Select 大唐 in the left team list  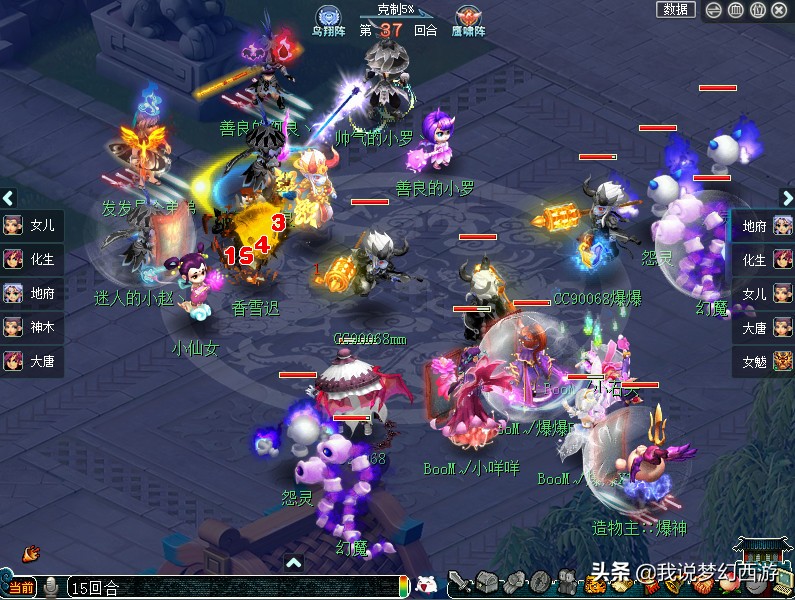32,361
